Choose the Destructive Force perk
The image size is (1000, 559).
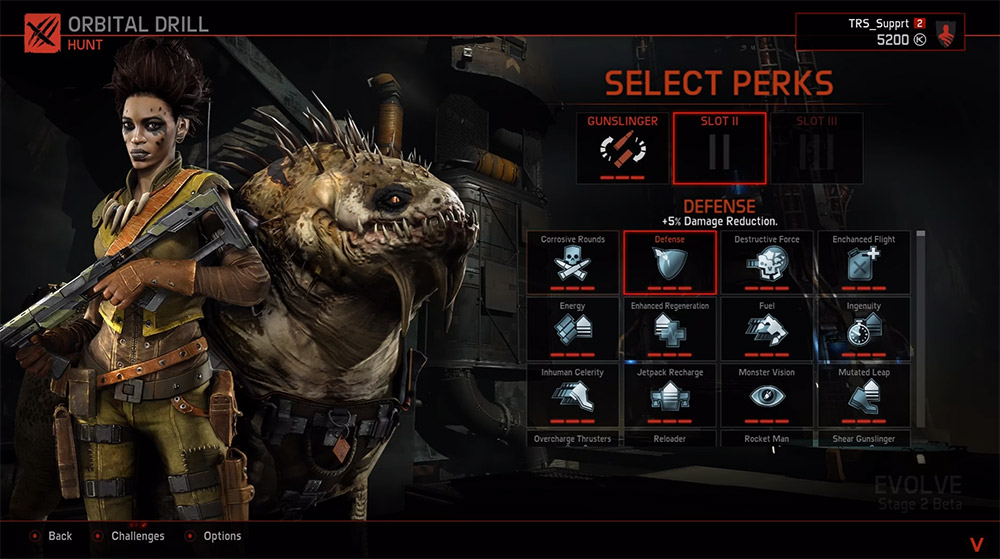767,263
